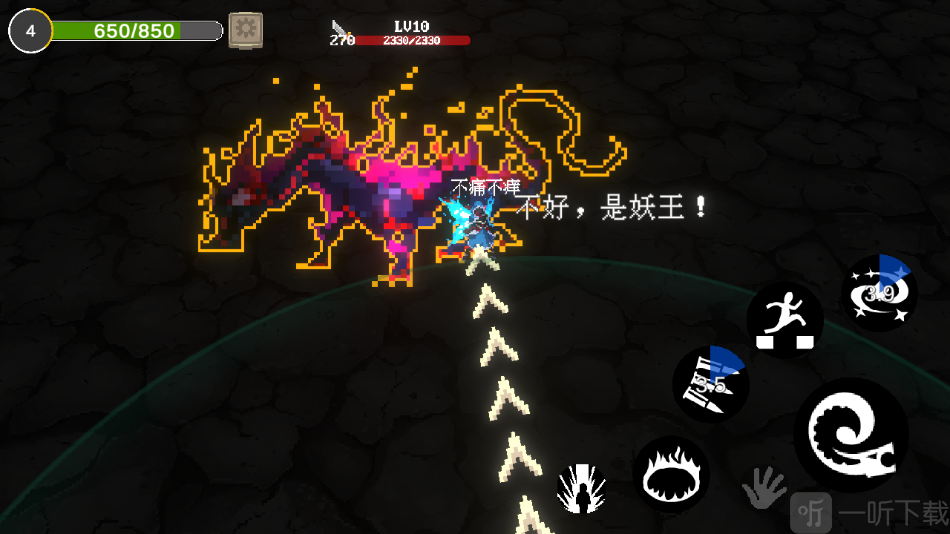Activate the jumping figure dash skill
Screen dimensions: 950x534
coord(785,320)
